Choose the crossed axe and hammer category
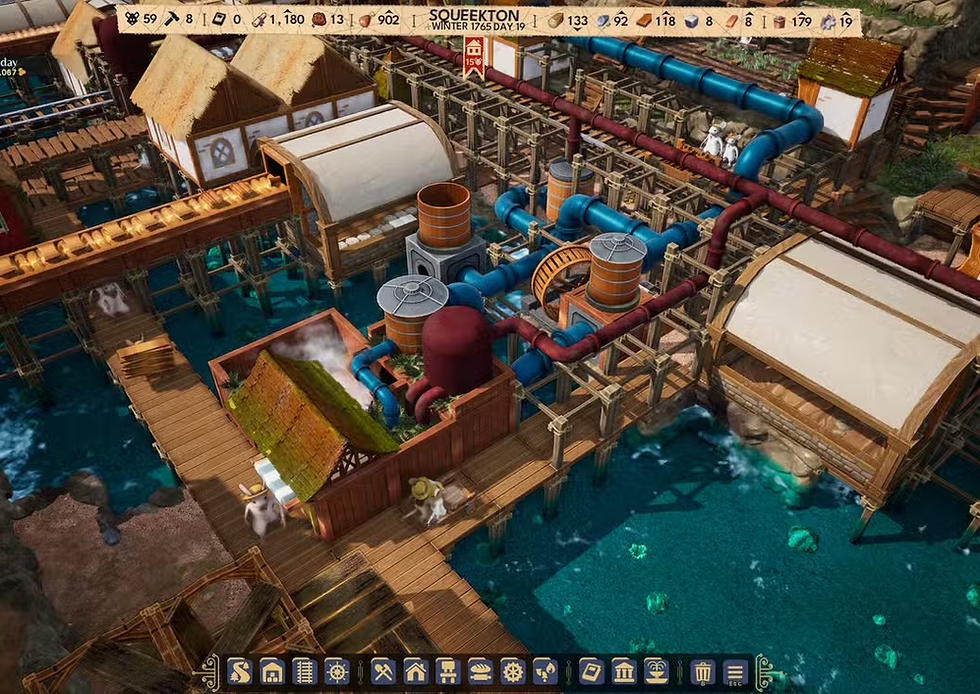The height and width of the screenshot is (694, 980). click(x=384, y=671)
